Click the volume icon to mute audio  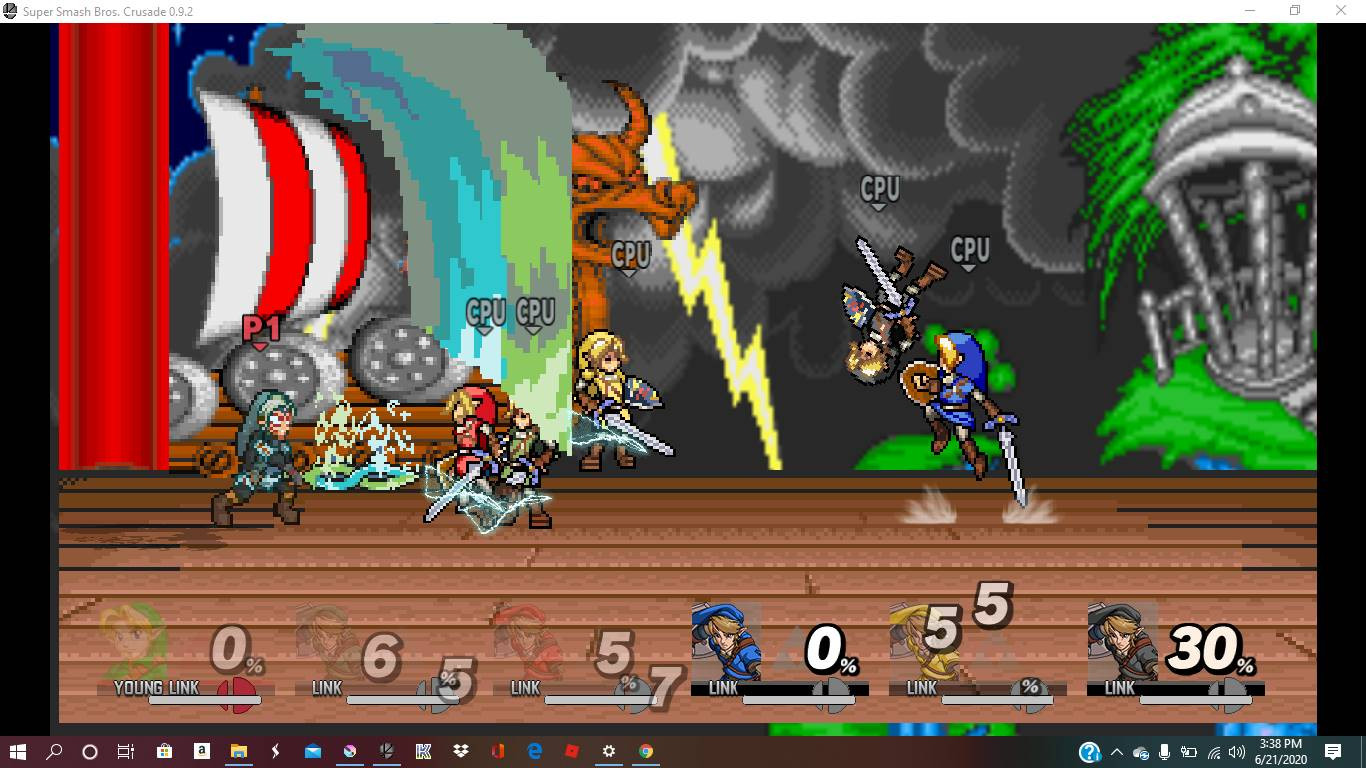pyautogui.click(x=1237, y=752)
